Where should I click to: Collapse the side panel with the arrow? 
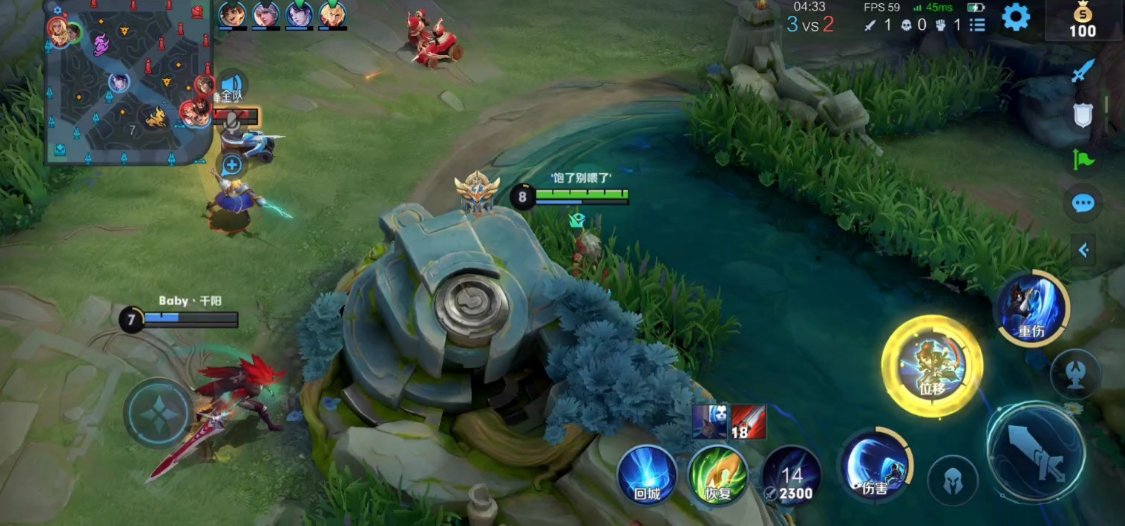[1083, 250]
